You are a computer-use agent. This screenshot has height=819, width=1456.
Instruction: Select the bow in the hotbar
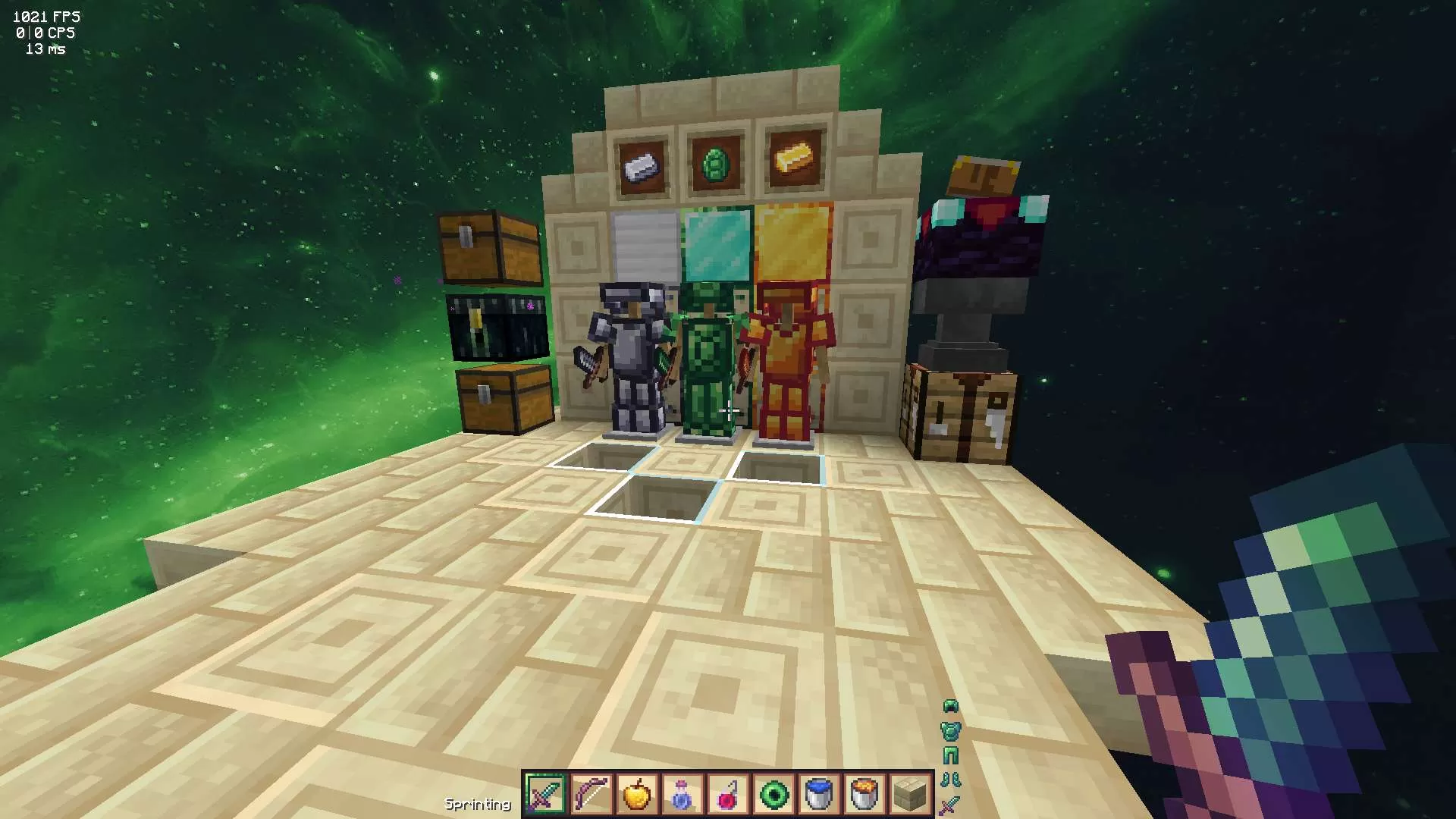pyautogui.click(x=591, y=793)
